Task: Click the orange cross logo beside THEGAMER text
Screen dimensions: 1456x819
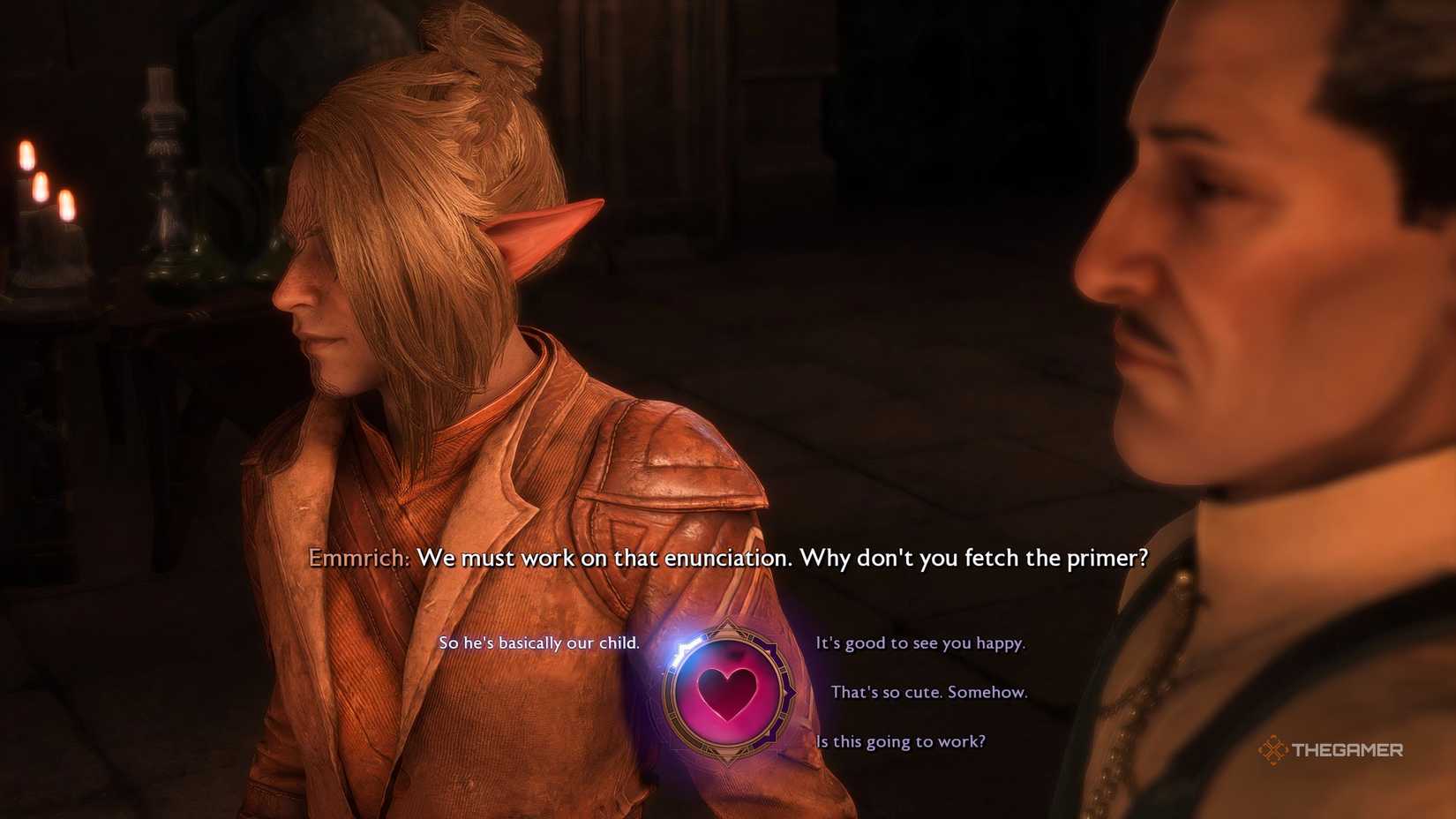Action: 1273,751
